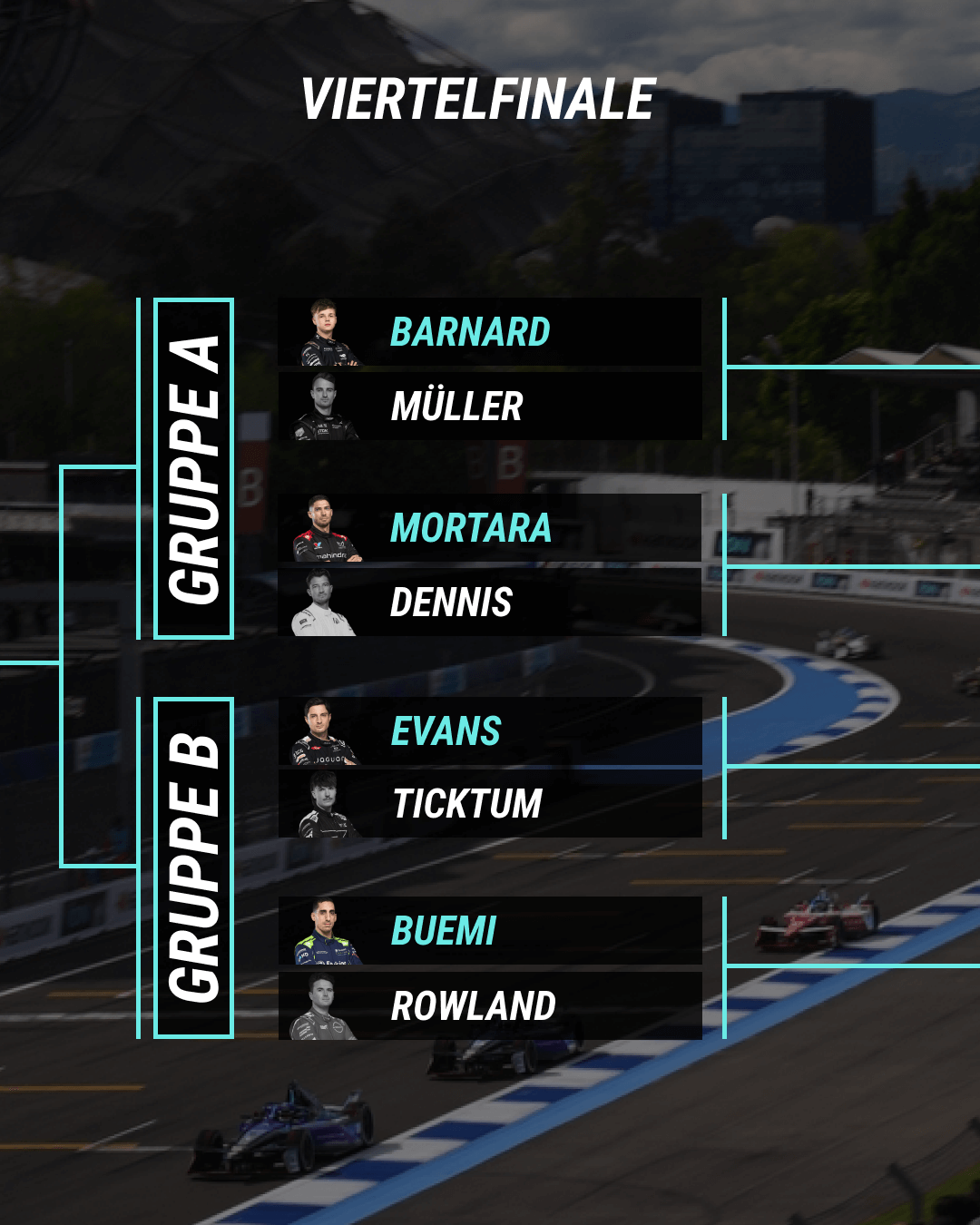Select Buemi in the quarterfinal bracket
Screen dimensions: 980x1225
490,931
